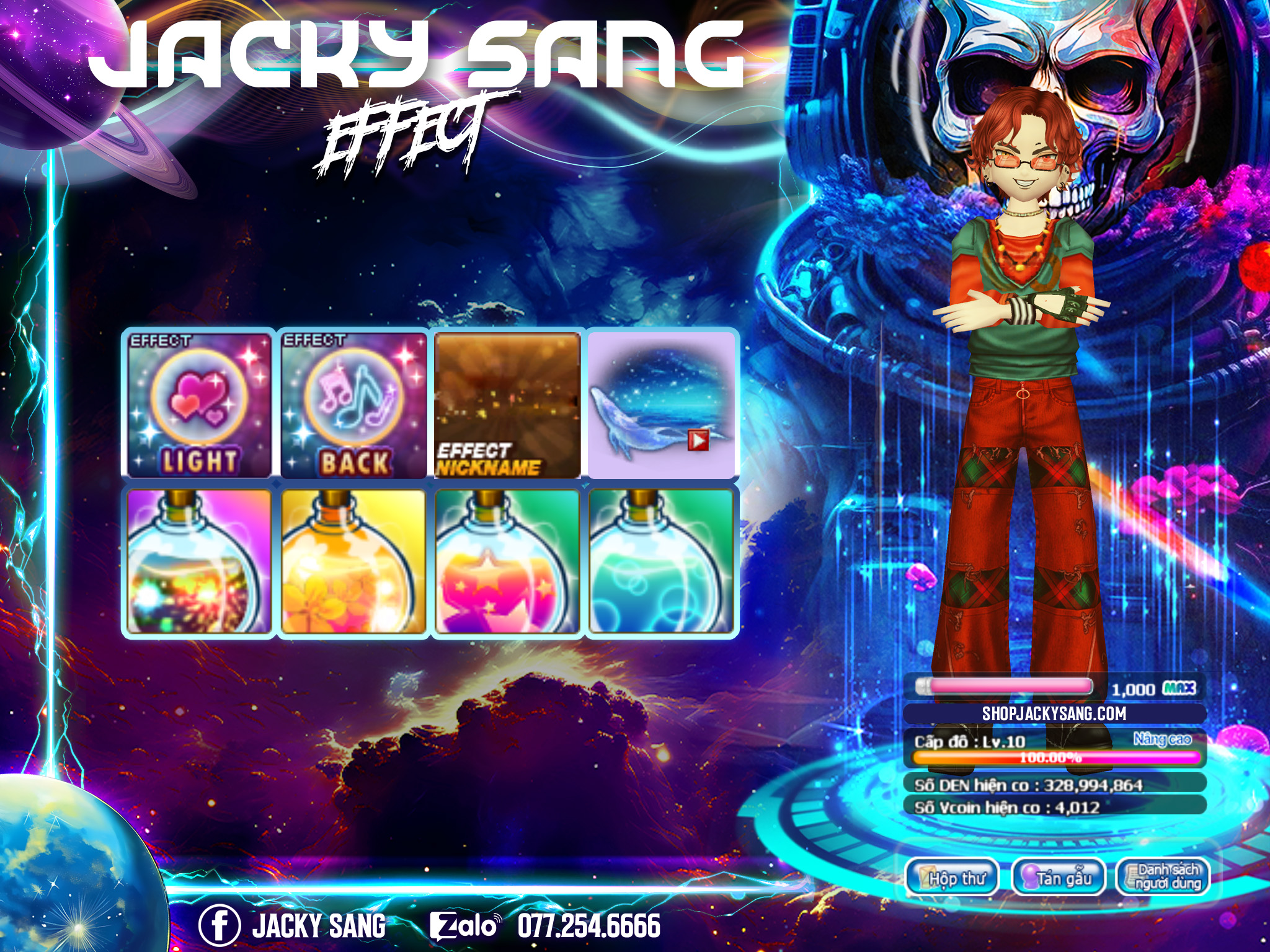The height and width of the screenshot is (952, 1270).
Task: Select the Light effect hearts item
Action: [x=199, y=405]
